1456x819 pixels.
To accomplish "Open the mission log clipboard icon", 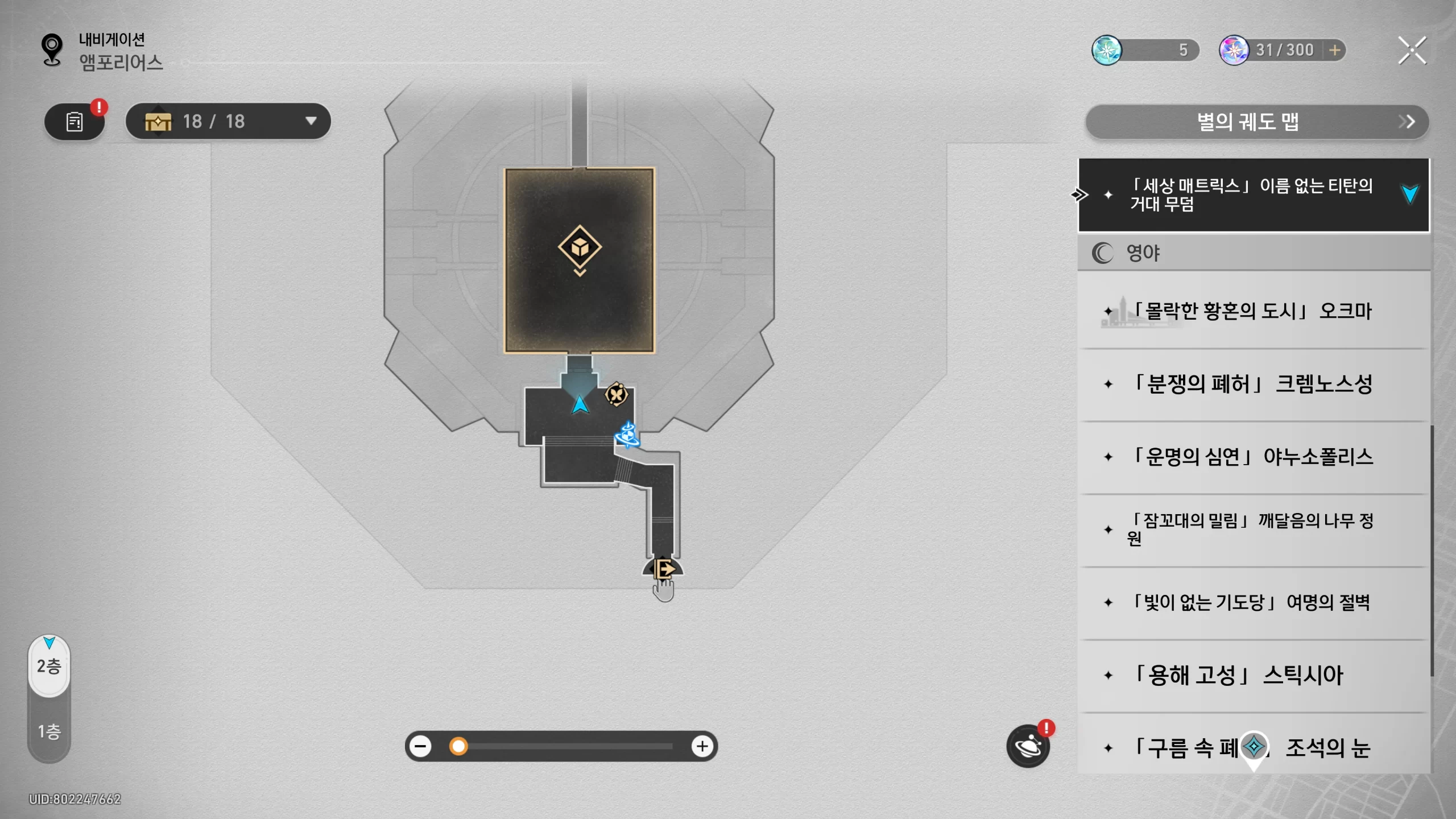I will (75, 122).
